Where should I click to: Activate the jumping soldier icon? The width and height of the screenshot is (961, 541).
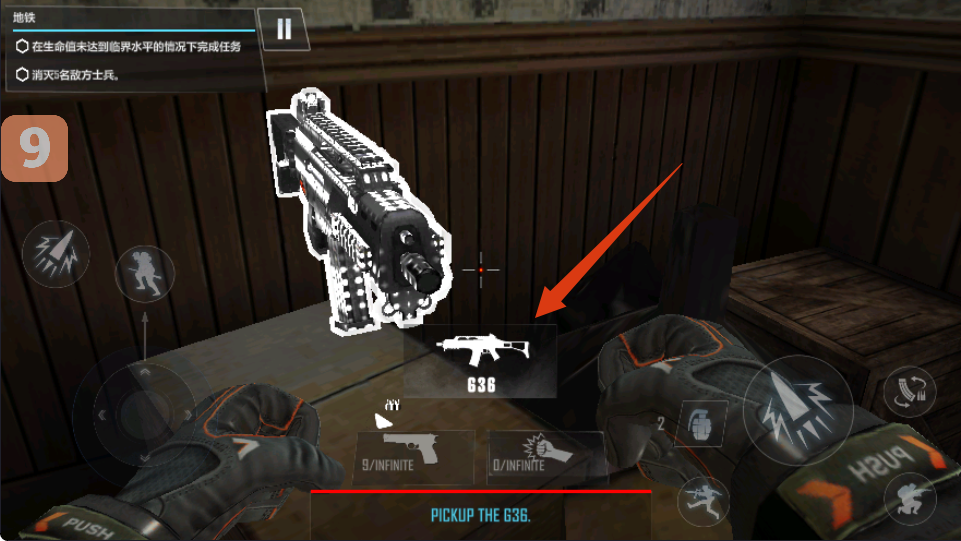[x=703, y=498]
